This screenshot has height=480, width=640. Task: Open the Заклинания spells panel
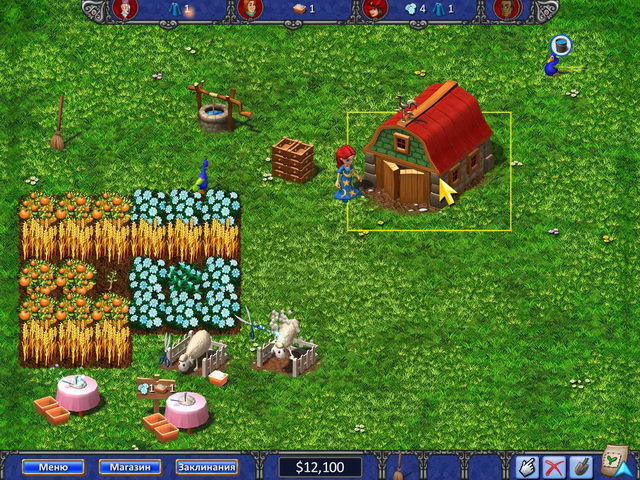tap(207, 466)
